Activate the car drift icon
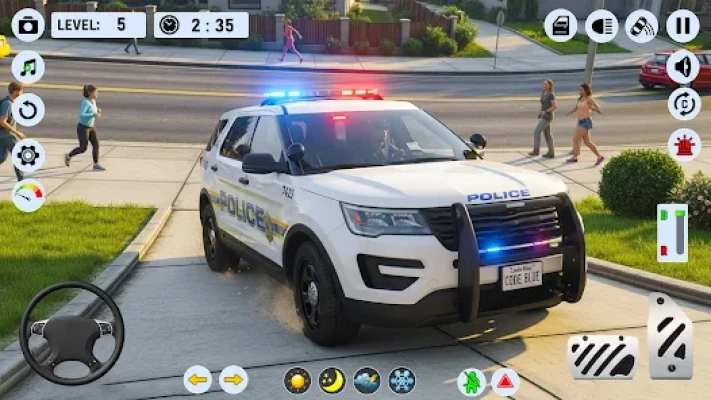Screen dimensions: 711x400 [641, 25]
